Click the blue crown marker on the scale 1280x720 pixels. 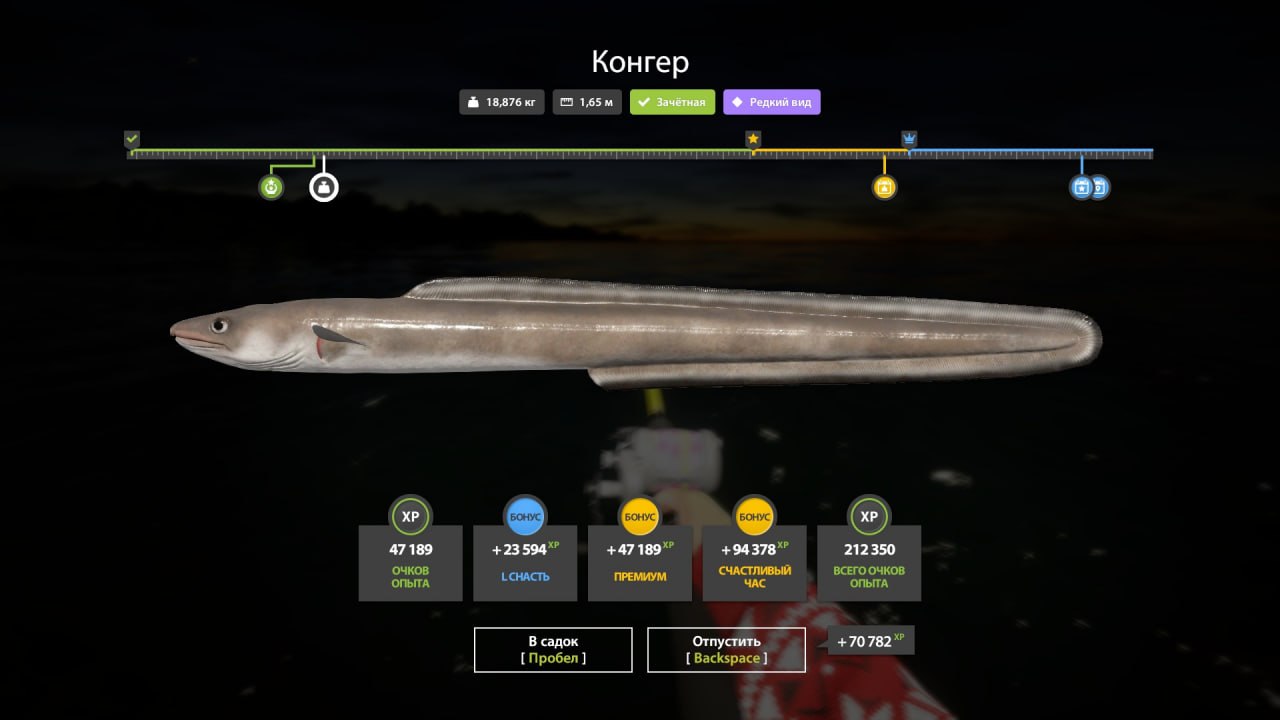tap(908, 139)
